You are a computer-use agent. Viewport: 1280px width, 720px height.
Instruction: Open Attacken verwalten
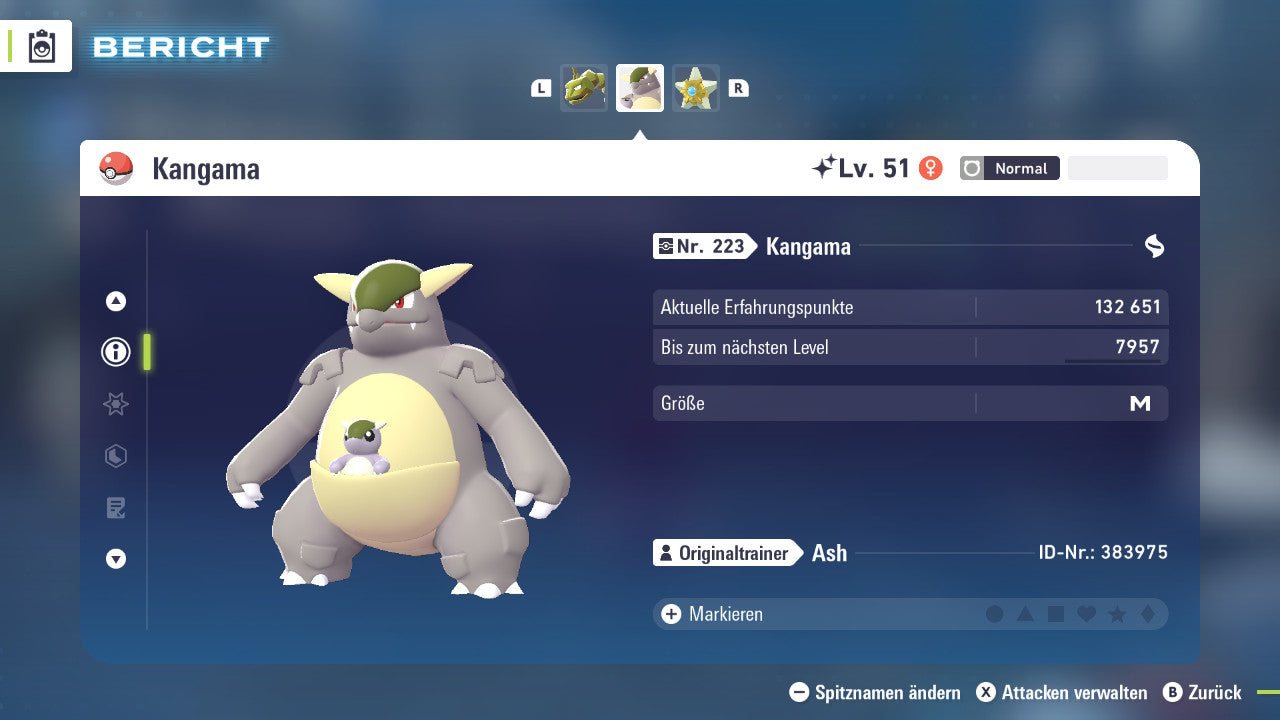click(1062, 692)
